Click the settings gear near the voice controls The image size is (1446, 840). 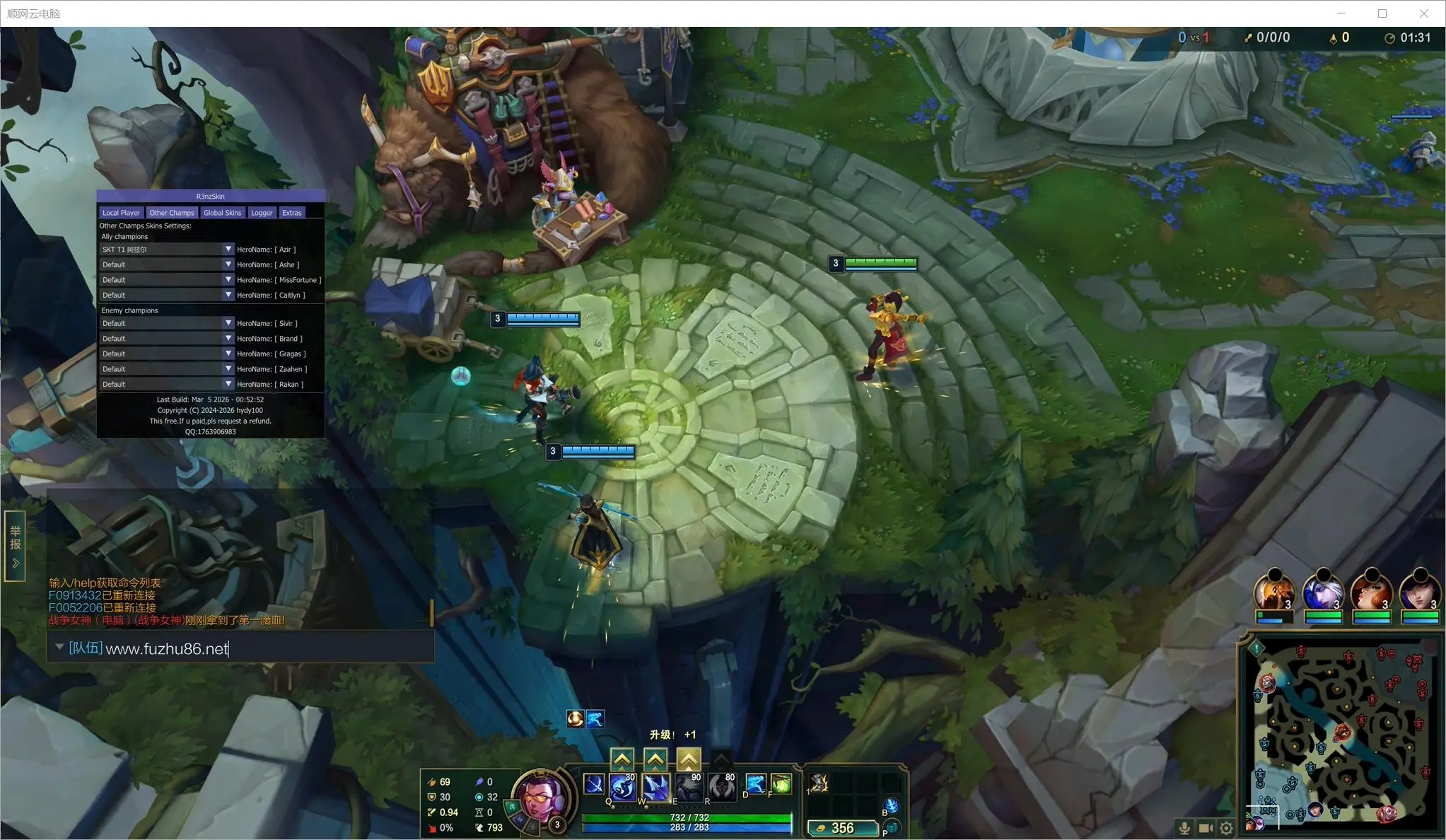1226,828
